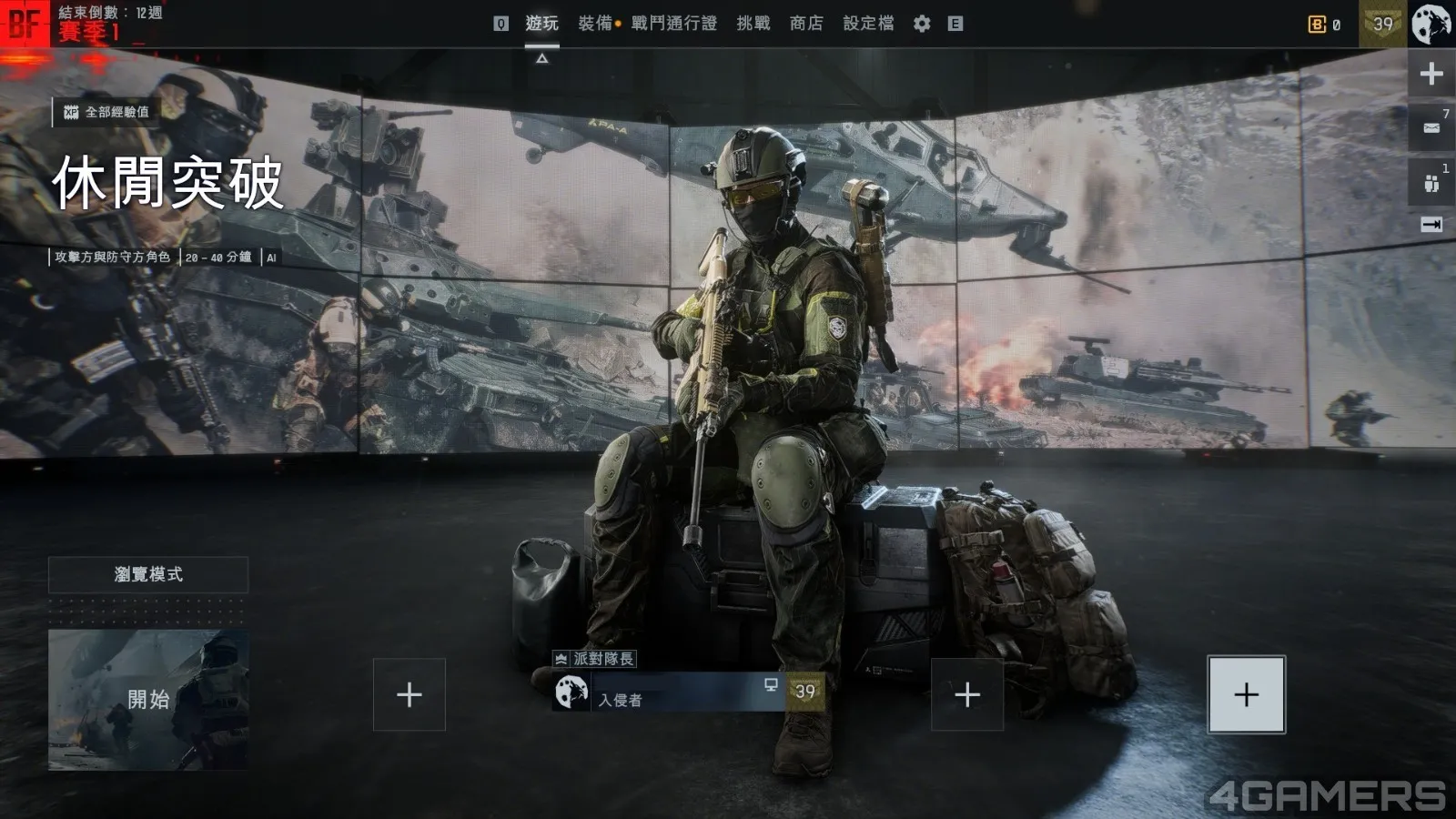Open settings with the gear icon
1456x819 pixels.
[x=922, y=24]
